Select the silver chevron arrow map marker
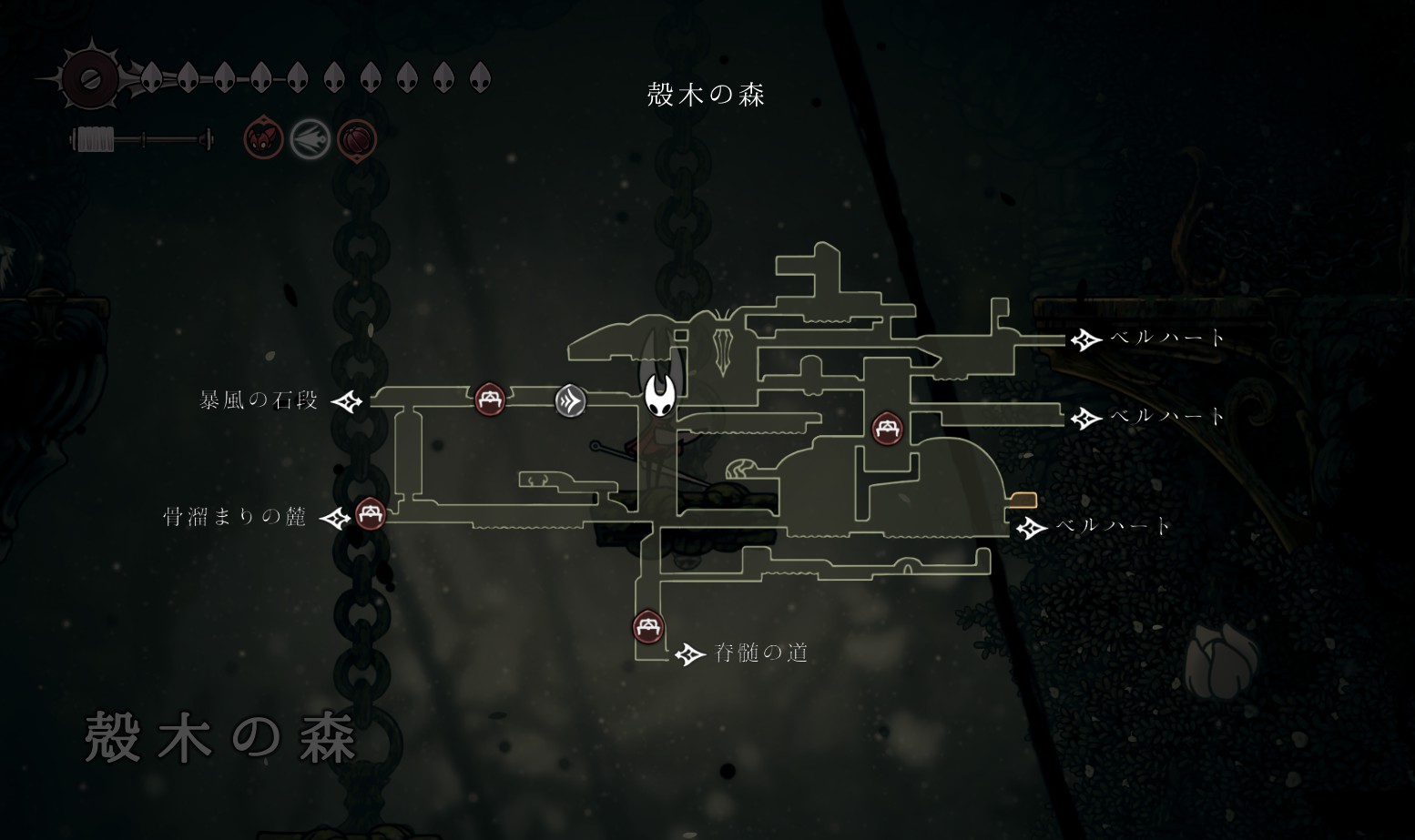 [x=571, y=400]
